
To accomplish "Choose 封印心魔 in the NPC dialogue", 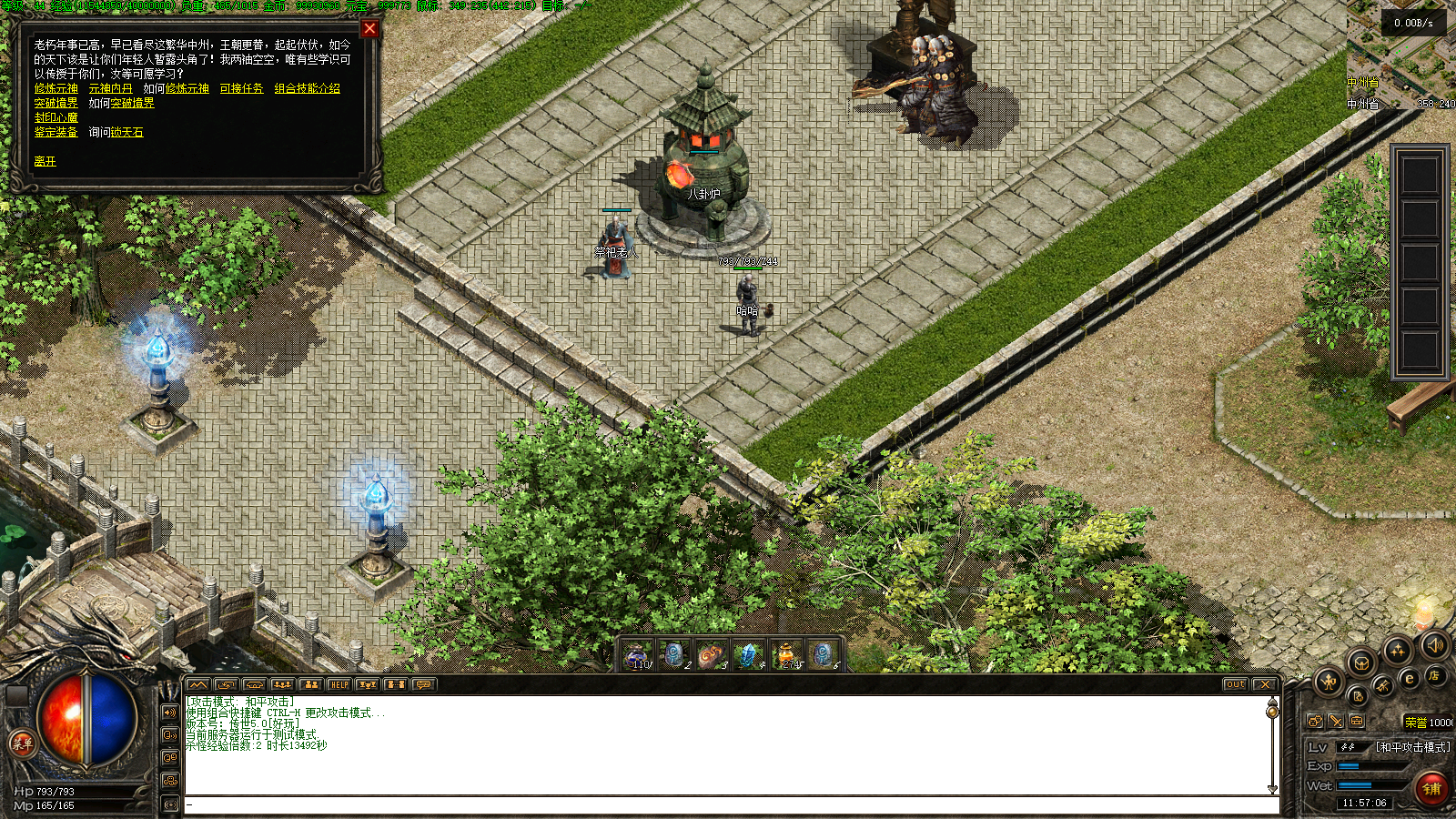I will [56, 117].
